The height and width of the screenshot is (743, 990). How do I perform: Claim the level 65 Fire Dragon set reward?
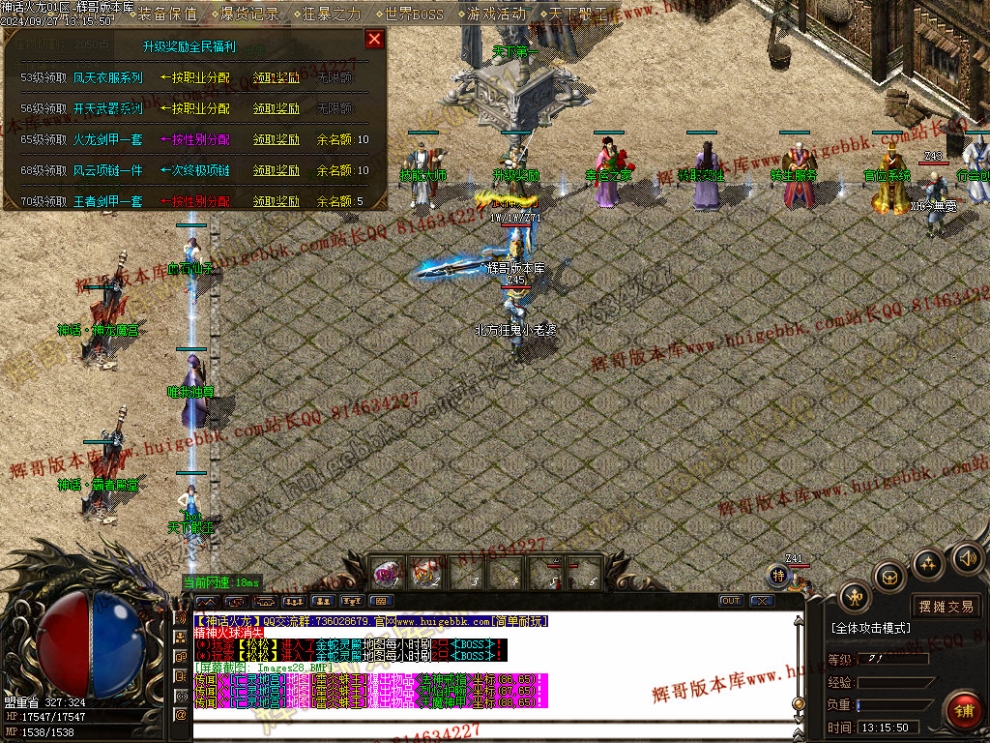[x=276, y=139]
